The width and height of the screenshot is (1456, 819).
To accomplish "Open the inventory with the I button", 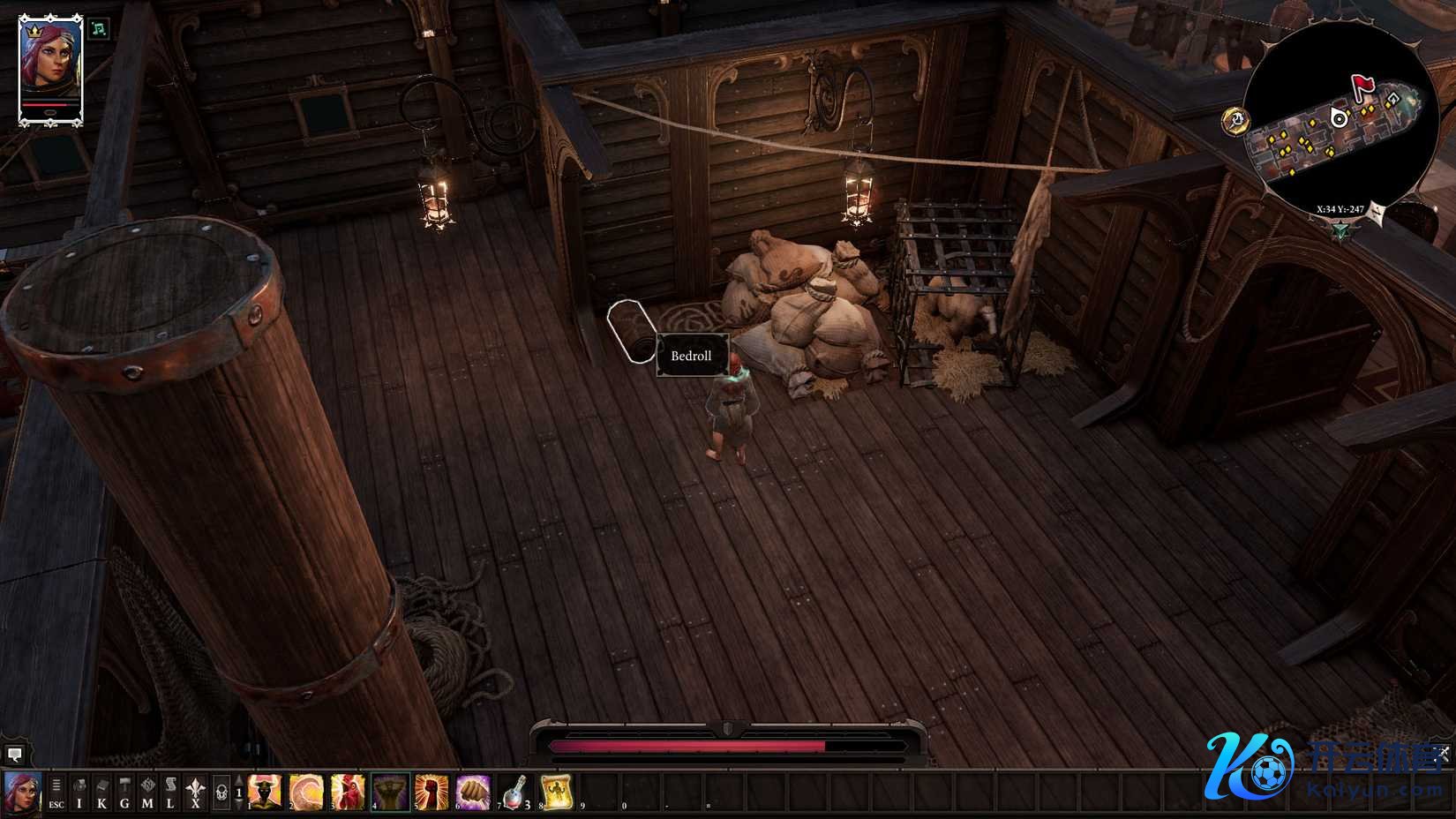I will pyautogui.click(x=79, y=792).
